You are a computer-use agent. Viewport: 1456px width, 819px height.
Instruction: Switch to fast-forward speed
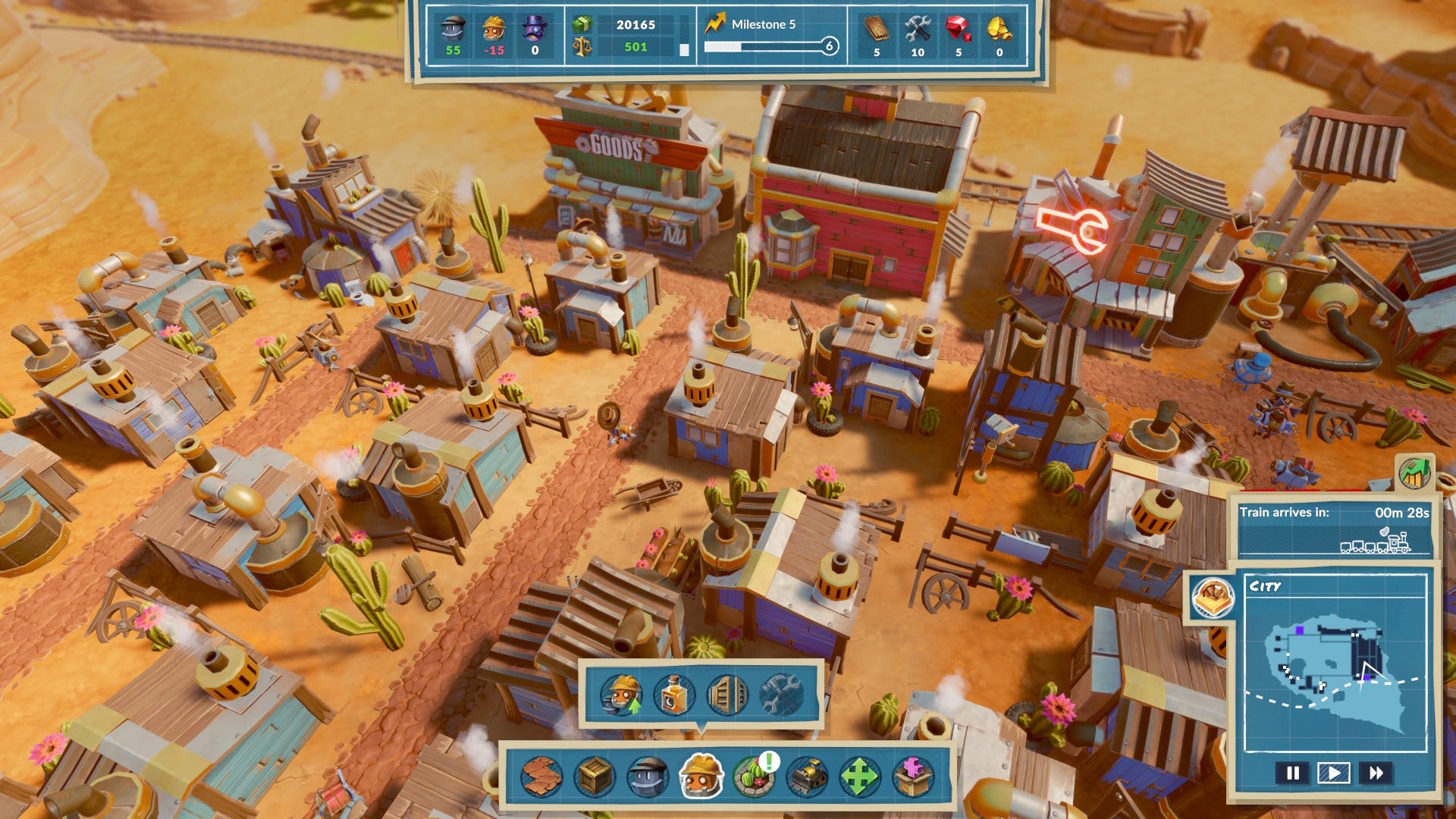click(1376, 773)
